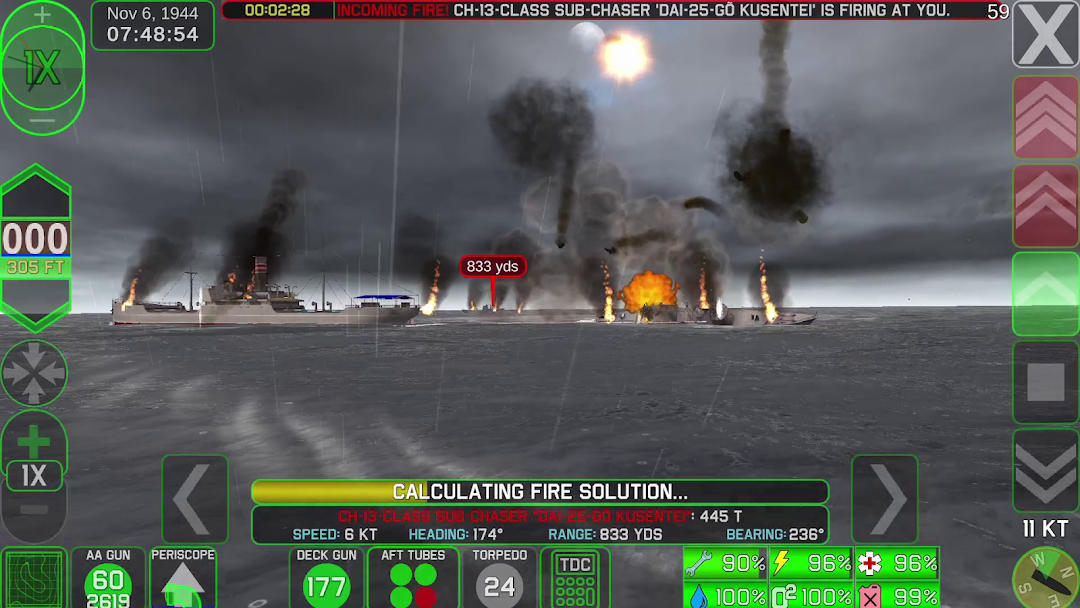Select the AA Gun weapon

point(108,579)
